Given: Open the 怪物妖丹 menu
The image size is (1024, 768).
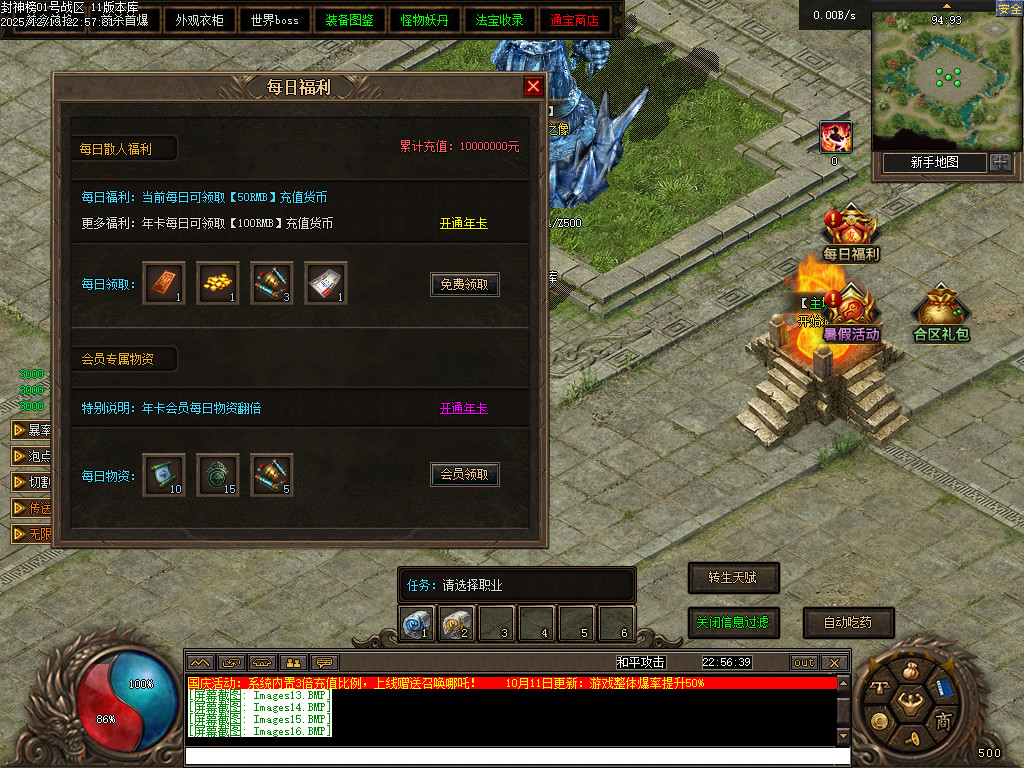Looking at the screenshot, I should click(425, 20).
